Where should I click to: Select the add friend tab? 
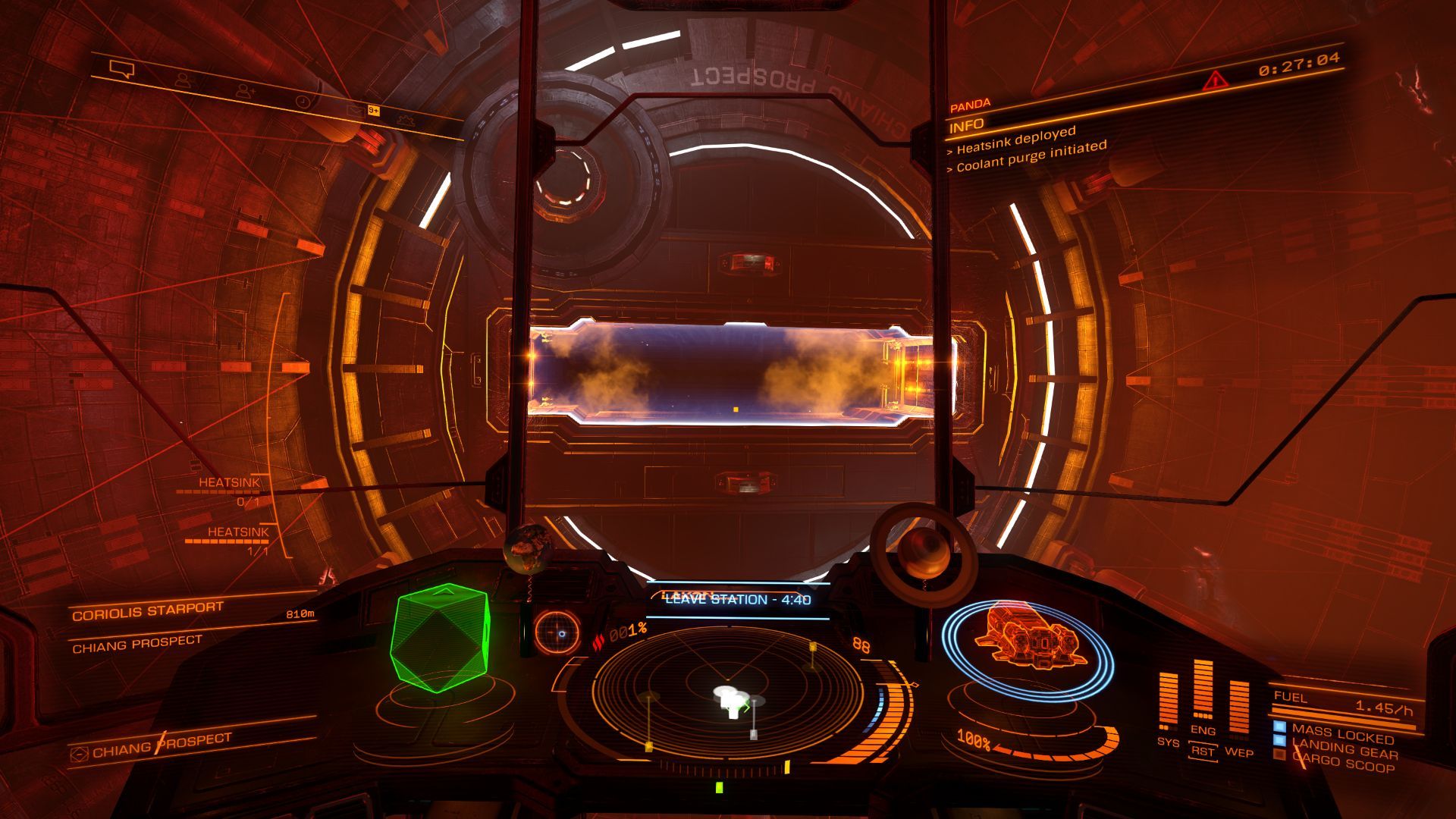[244, 92]
